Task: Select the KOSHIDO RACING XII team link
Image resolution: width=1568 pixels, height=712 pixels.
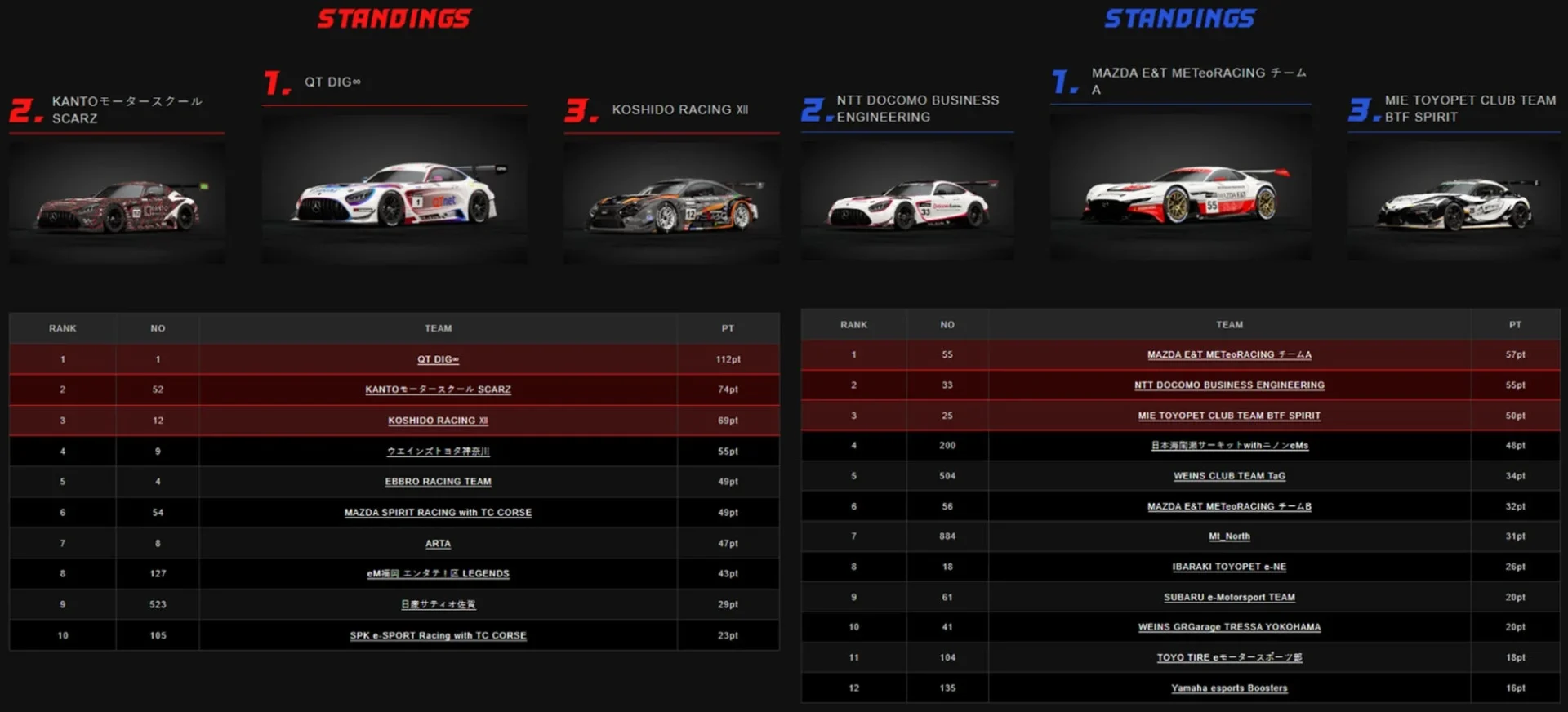Action: (x=438, y=421)
